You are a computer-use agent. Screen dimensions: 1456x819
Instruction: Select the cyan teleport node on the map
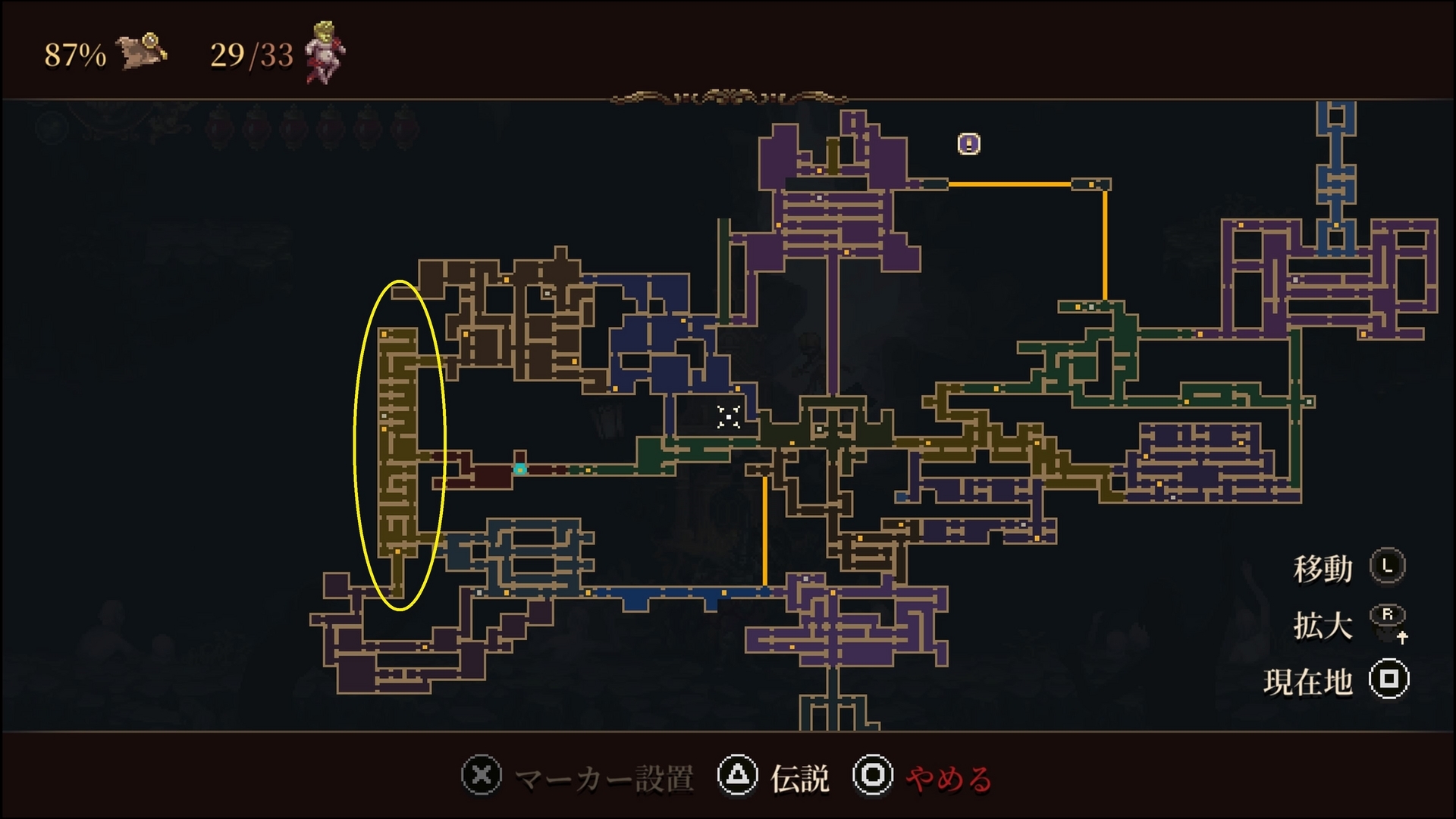[520, 469]
